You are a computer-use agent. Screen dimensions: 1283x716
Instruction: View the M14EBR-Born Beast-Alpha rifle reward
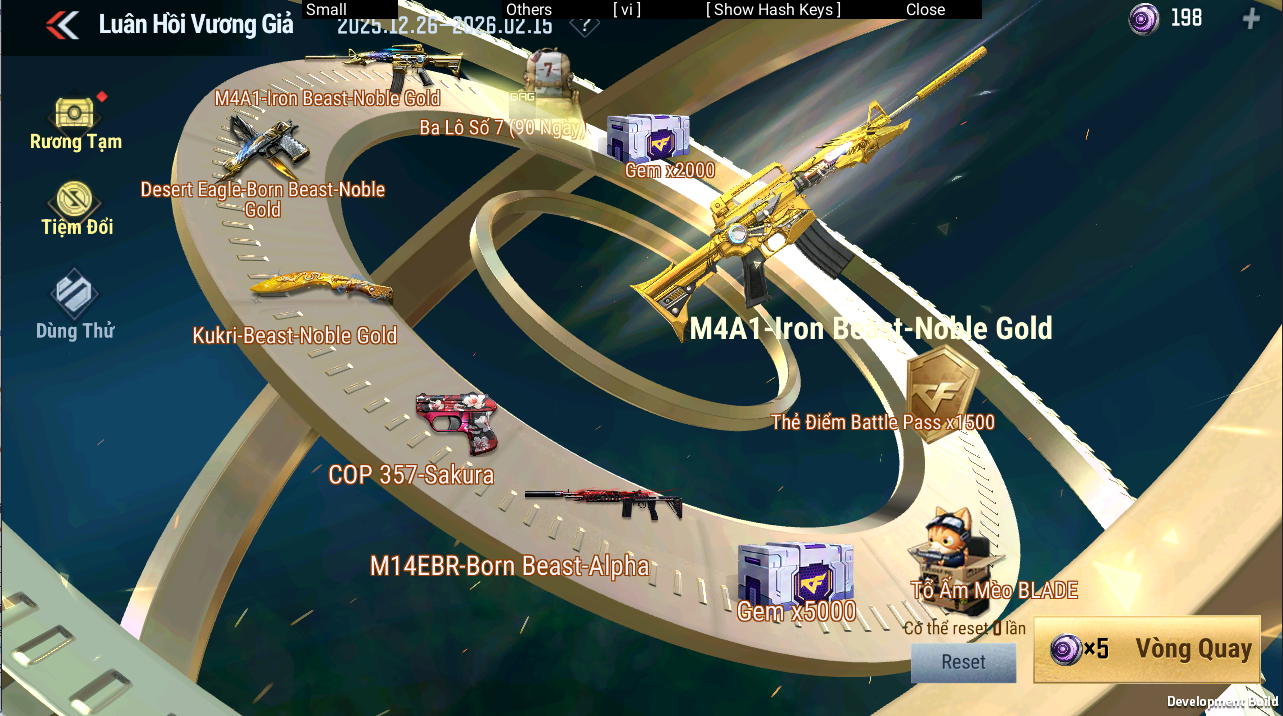tap(603, 503)
